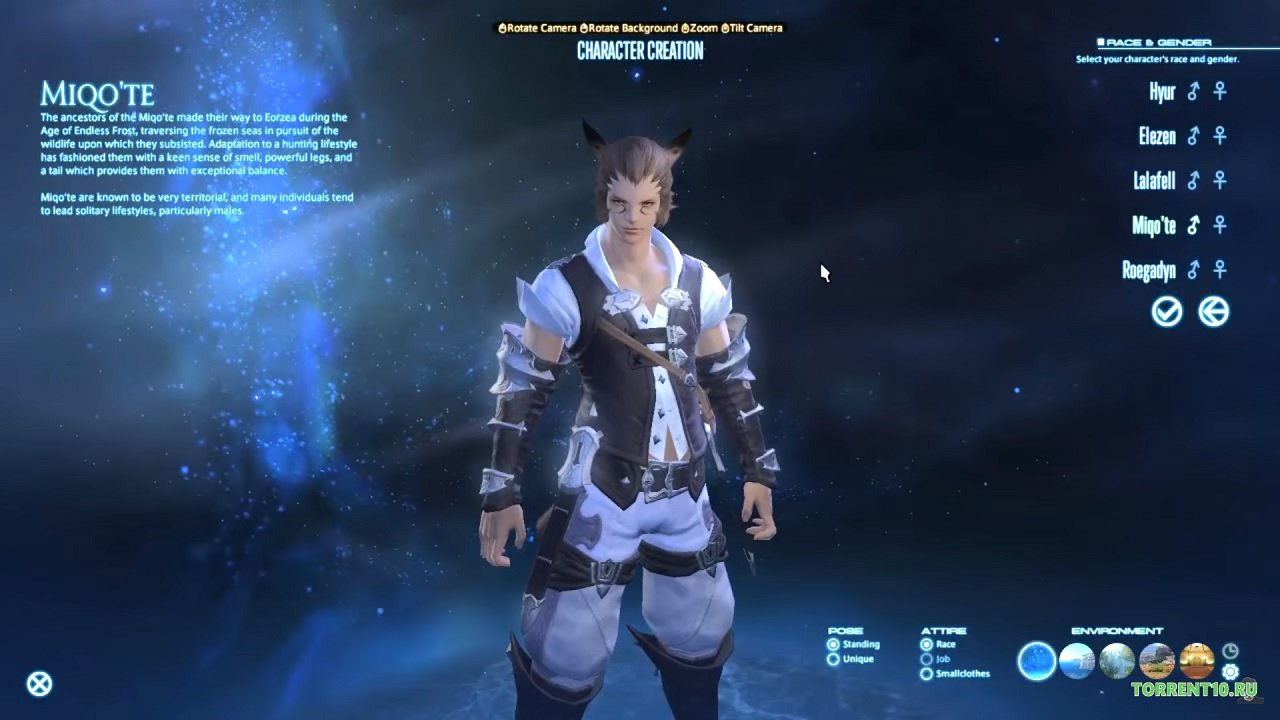Choose male Elezen gender symbol
The height and width of the screenshot is (720, 1280).
1193,136
